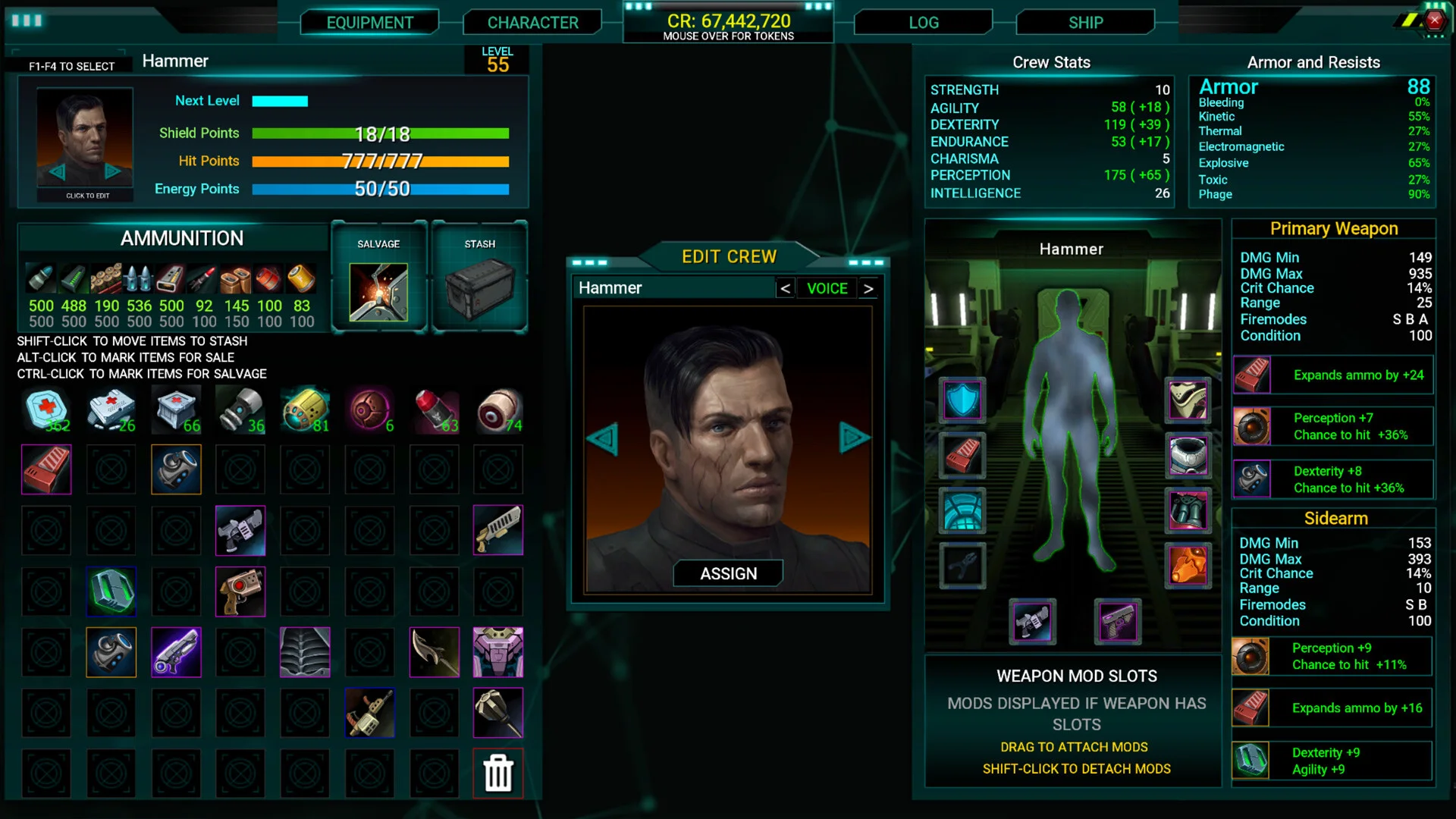Show the next crew portrait
Viewport: 1456px width, 819px height.
tap(854, 438)
